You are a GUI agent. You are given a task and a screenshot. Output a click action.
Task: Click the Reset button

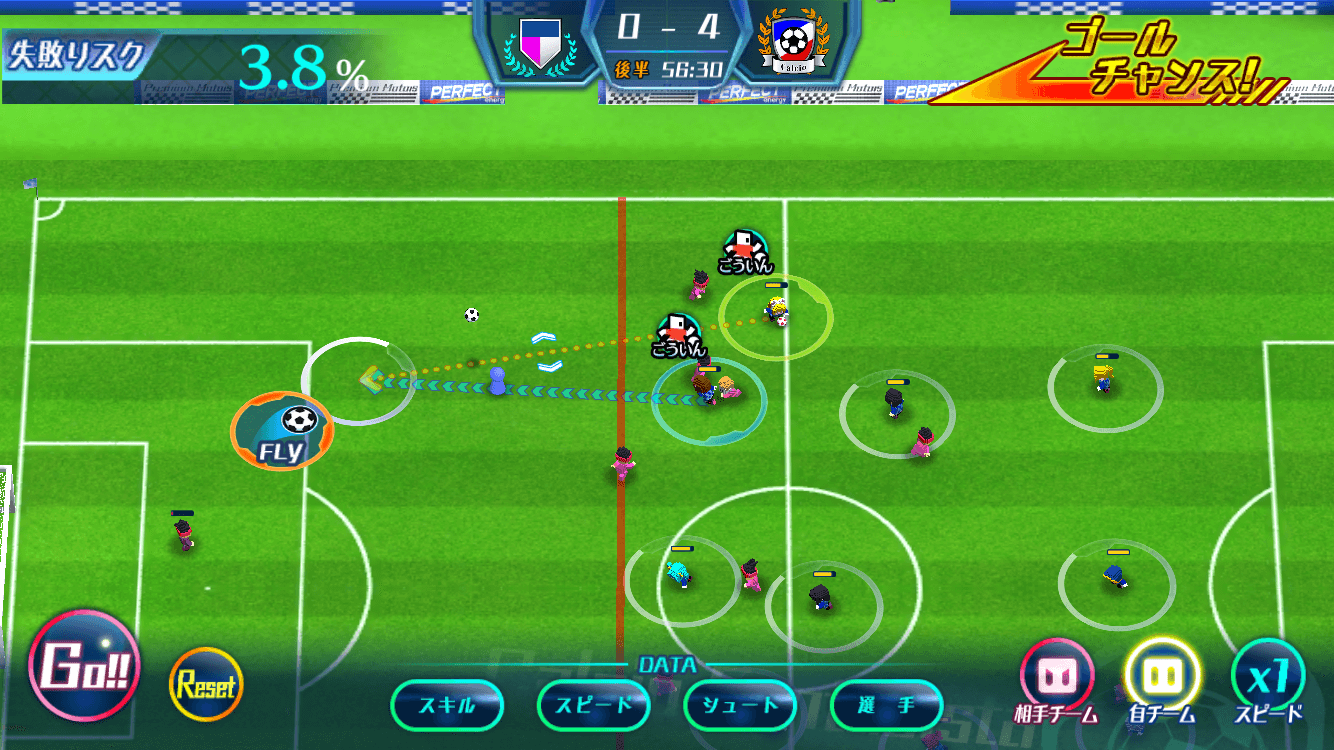click(x=206, y=685)
